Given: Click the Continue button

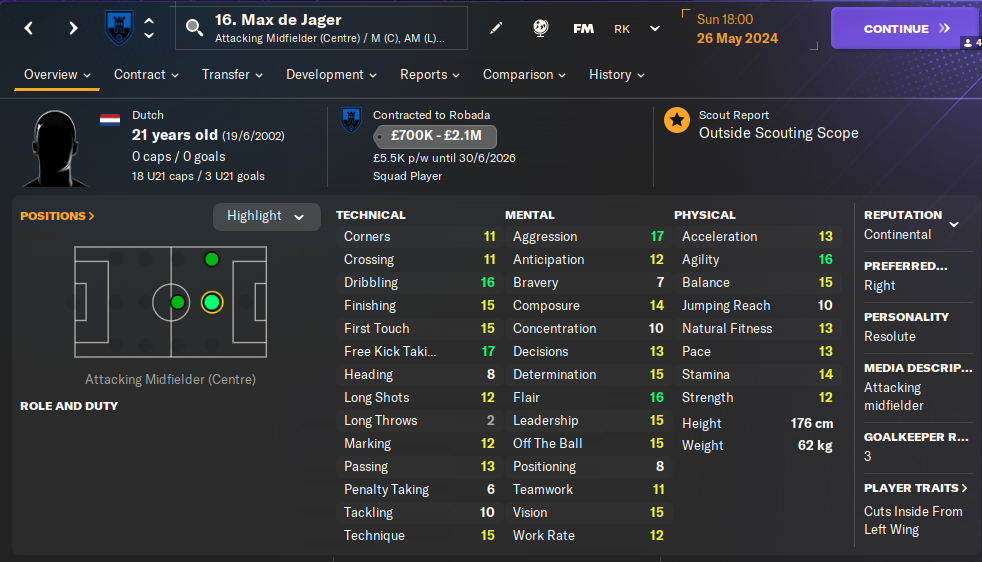Looking at the screenshot, I should tap(894, 29).
